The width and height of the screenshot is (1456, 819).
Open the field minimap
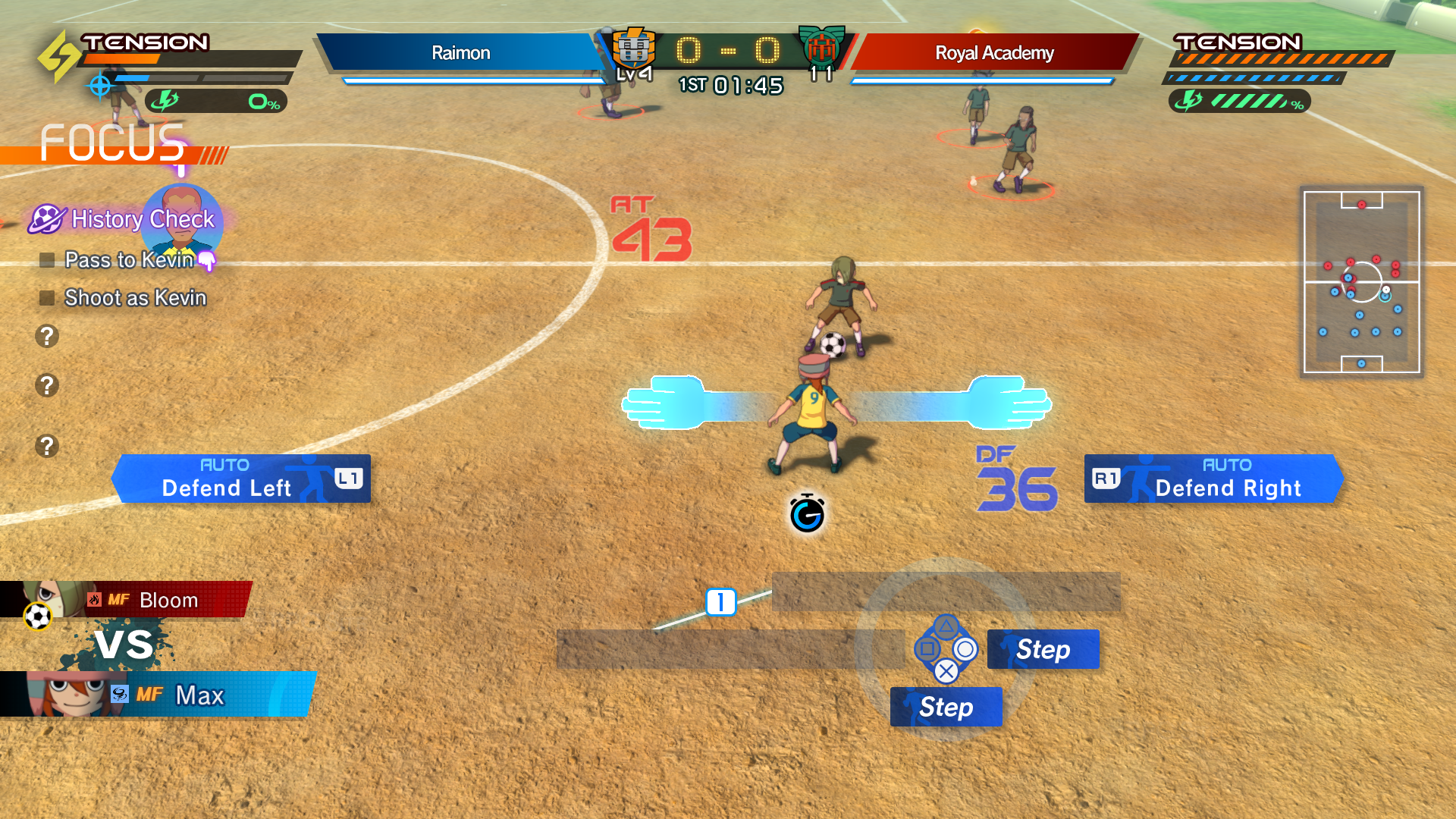coord(1361,281)
